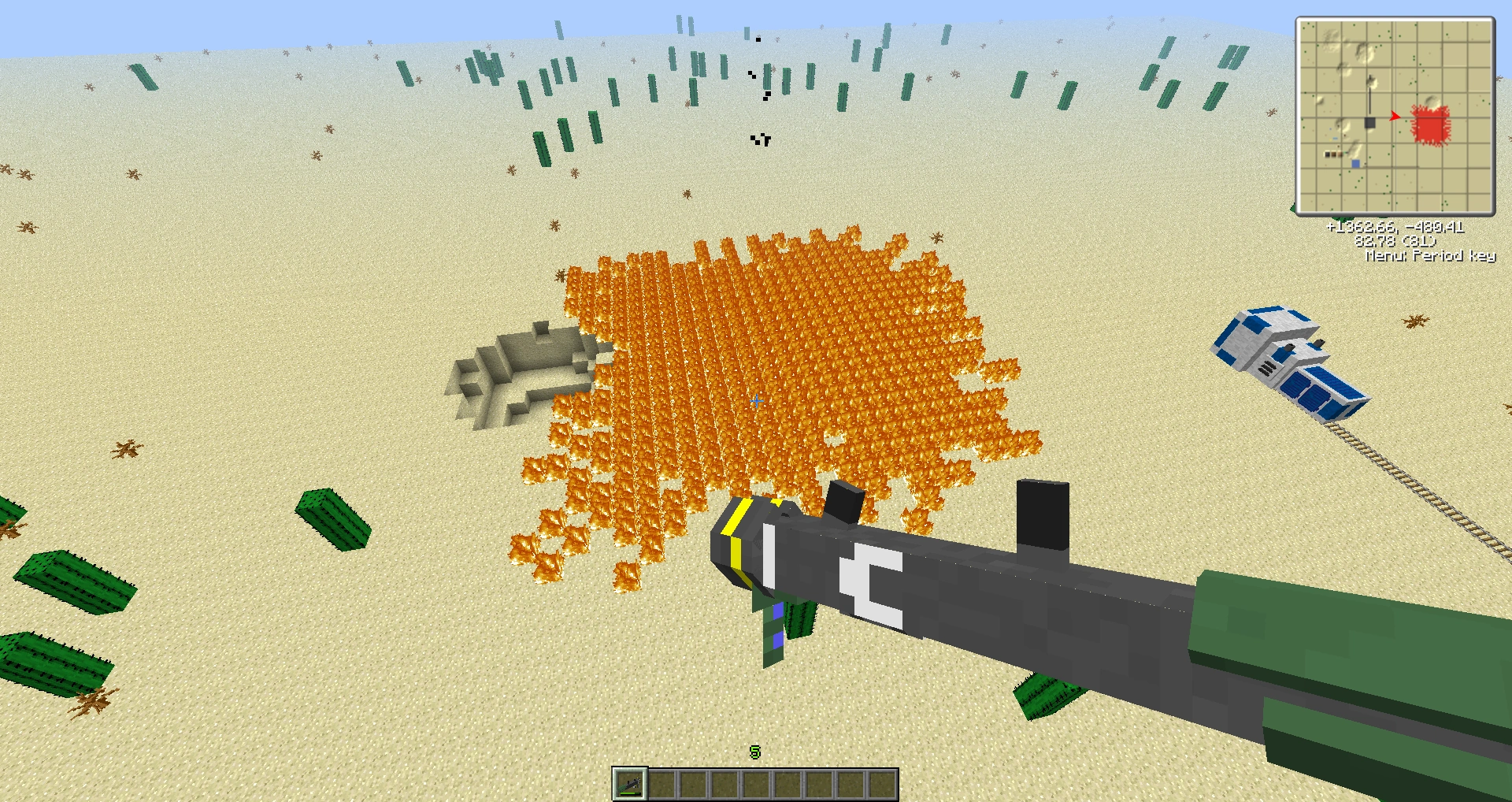Select the bazooka in hotbar slot one
The width and height of the screenshot is (1512, 802).
pyautogui.click(x=630, y=783)
